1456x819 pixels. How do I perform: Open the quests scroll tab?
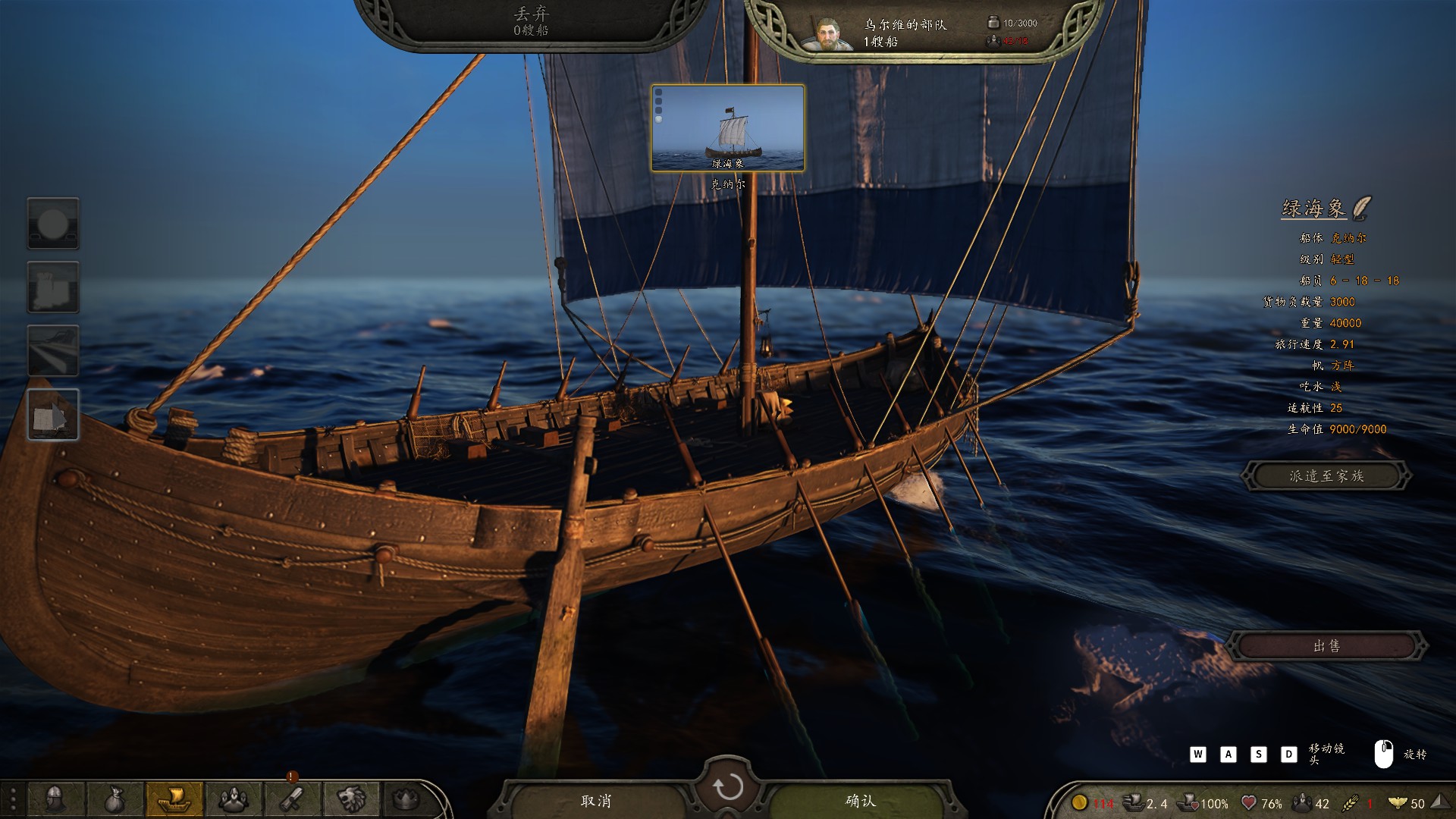point(292,799)
